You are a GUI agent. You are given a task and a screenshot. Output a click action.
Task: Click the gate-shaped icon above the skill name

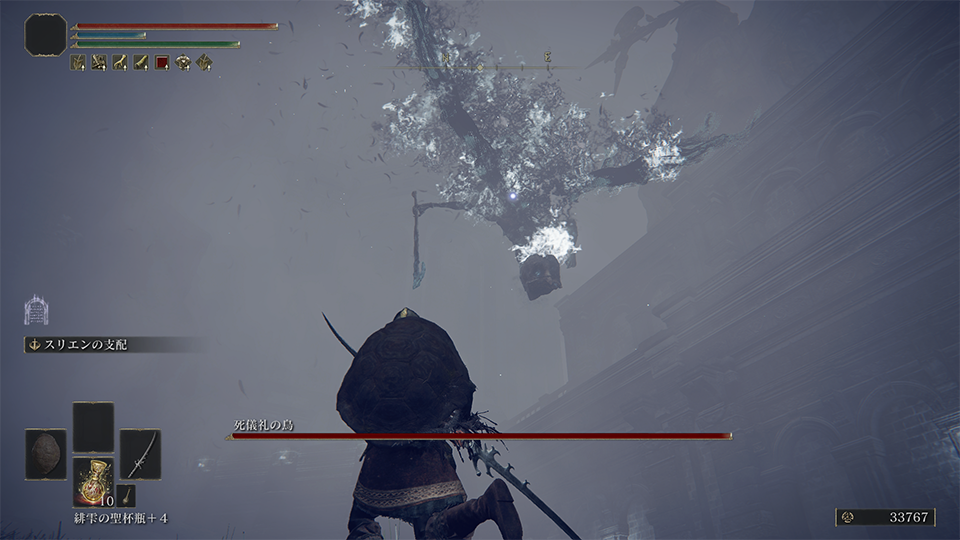tap(35, 310)
